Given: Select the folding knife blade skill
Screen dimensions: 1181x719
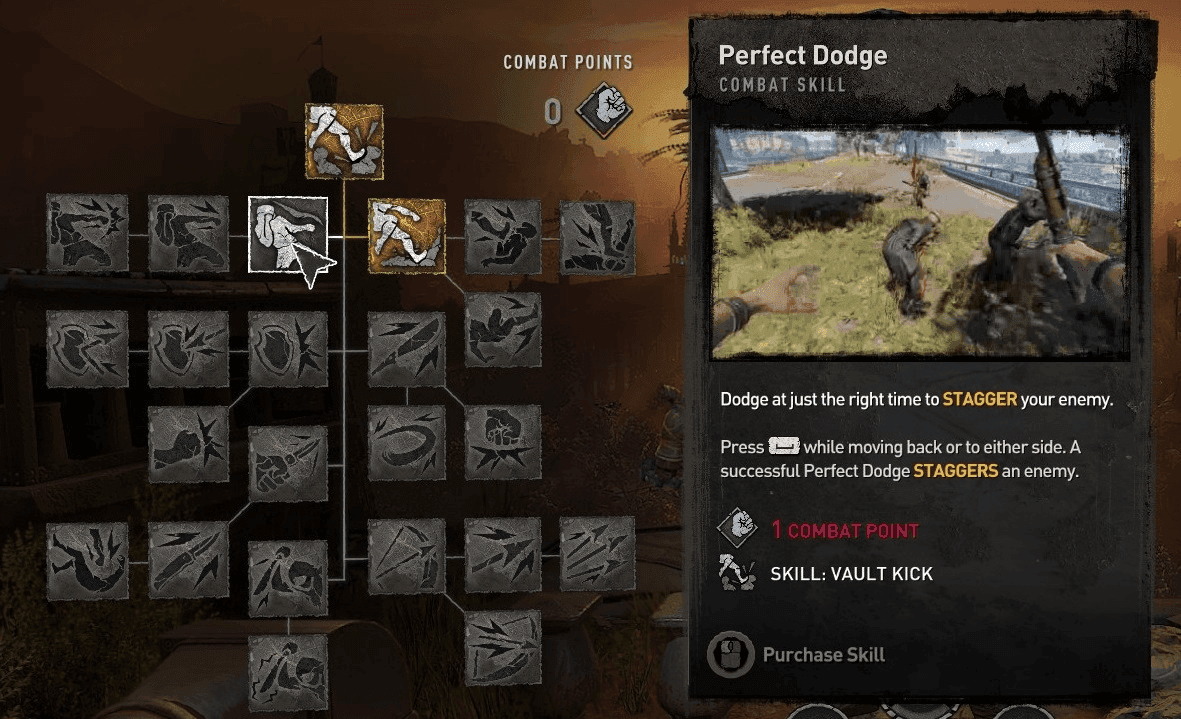Looking at the screenshot, I should click(187, 560).
